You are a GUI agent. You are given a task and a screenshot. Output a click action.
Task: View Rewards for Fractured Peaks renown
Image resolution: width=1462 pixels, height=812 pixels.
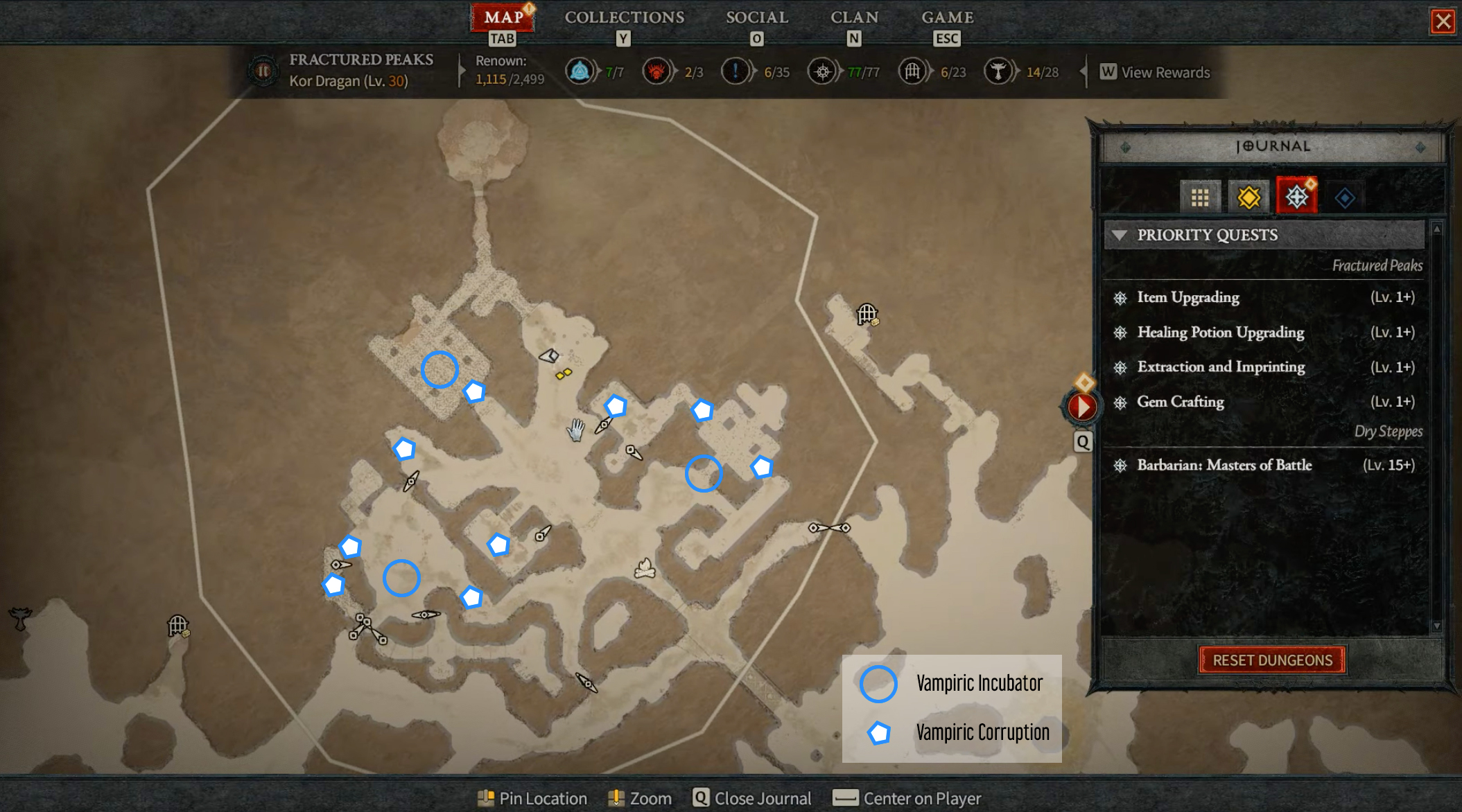pos(1156,72)
